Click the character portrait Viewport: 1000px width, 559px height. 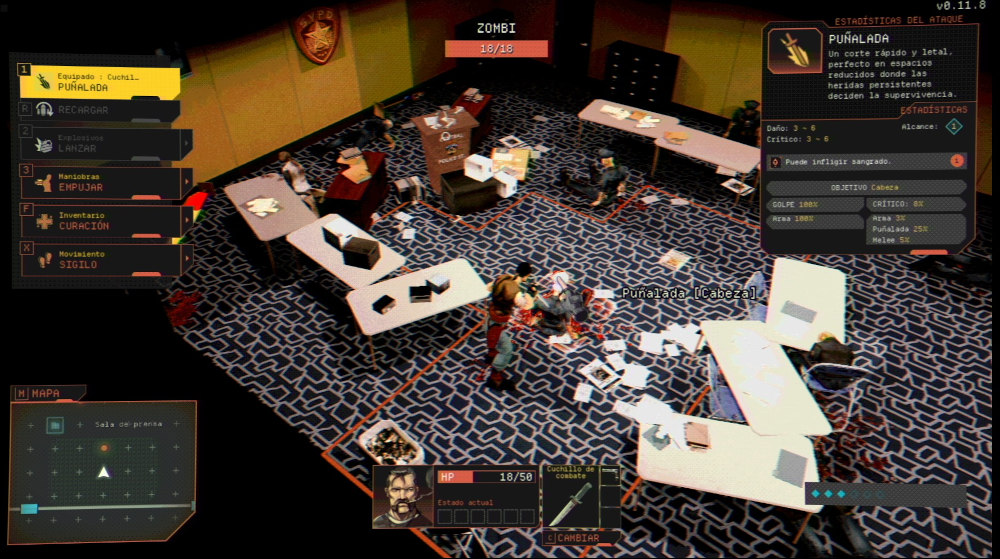403,497
